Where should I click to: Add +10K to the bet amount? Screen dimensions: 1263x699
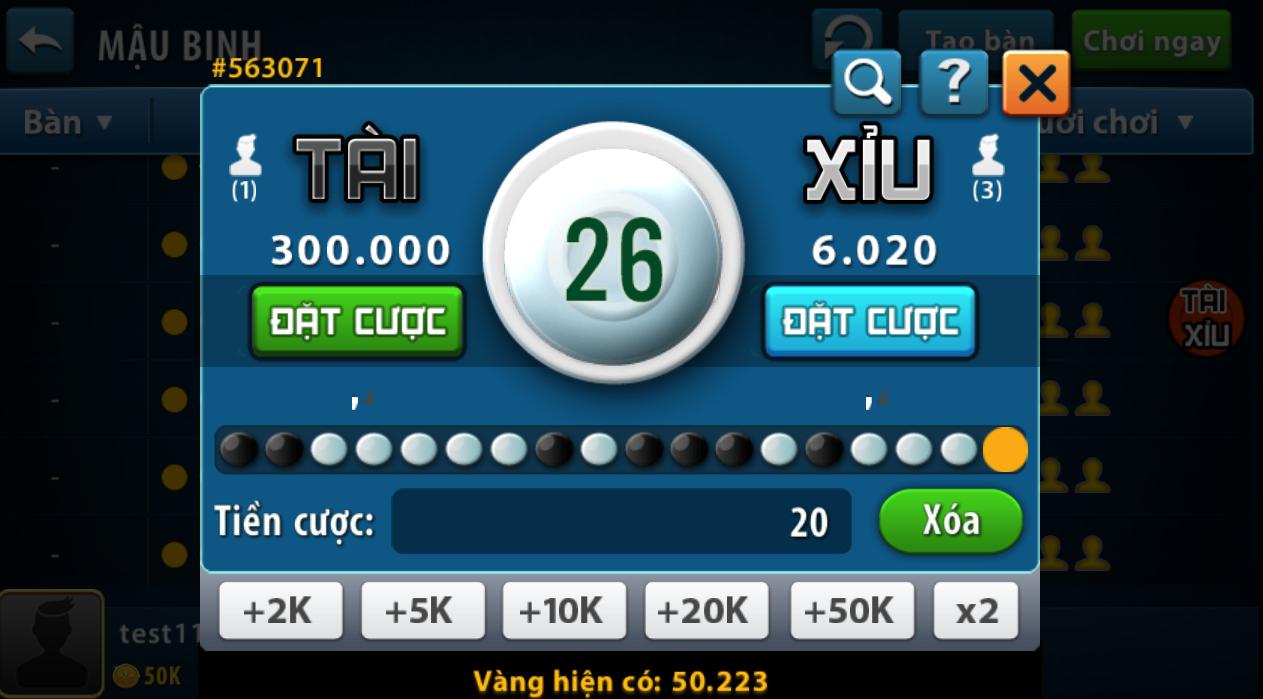click(564, 610)
